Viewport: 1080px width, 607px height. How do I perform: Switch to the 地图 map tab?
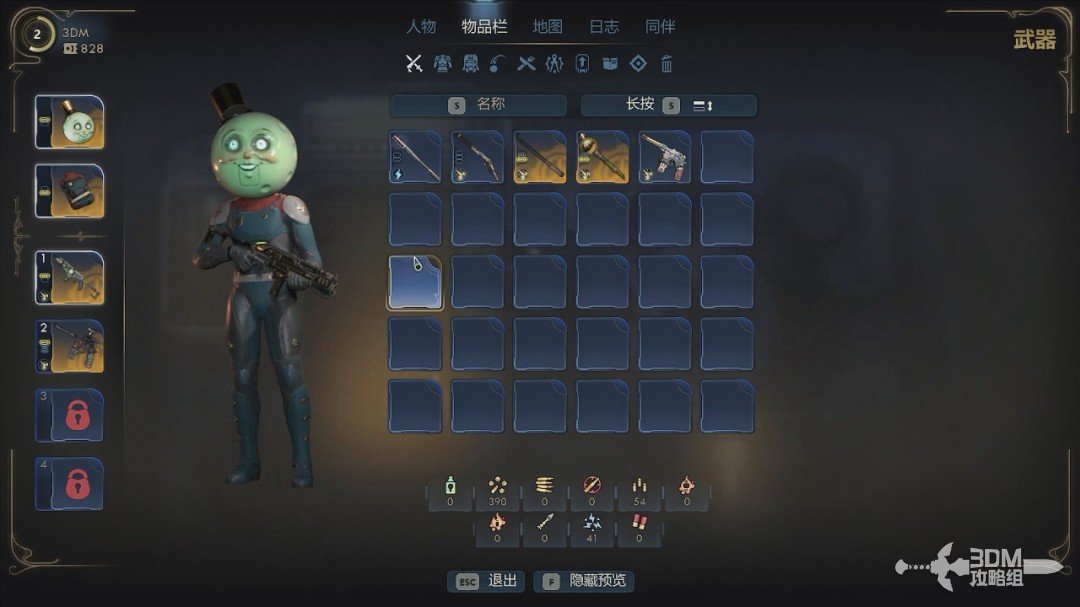tap(547, 27)
